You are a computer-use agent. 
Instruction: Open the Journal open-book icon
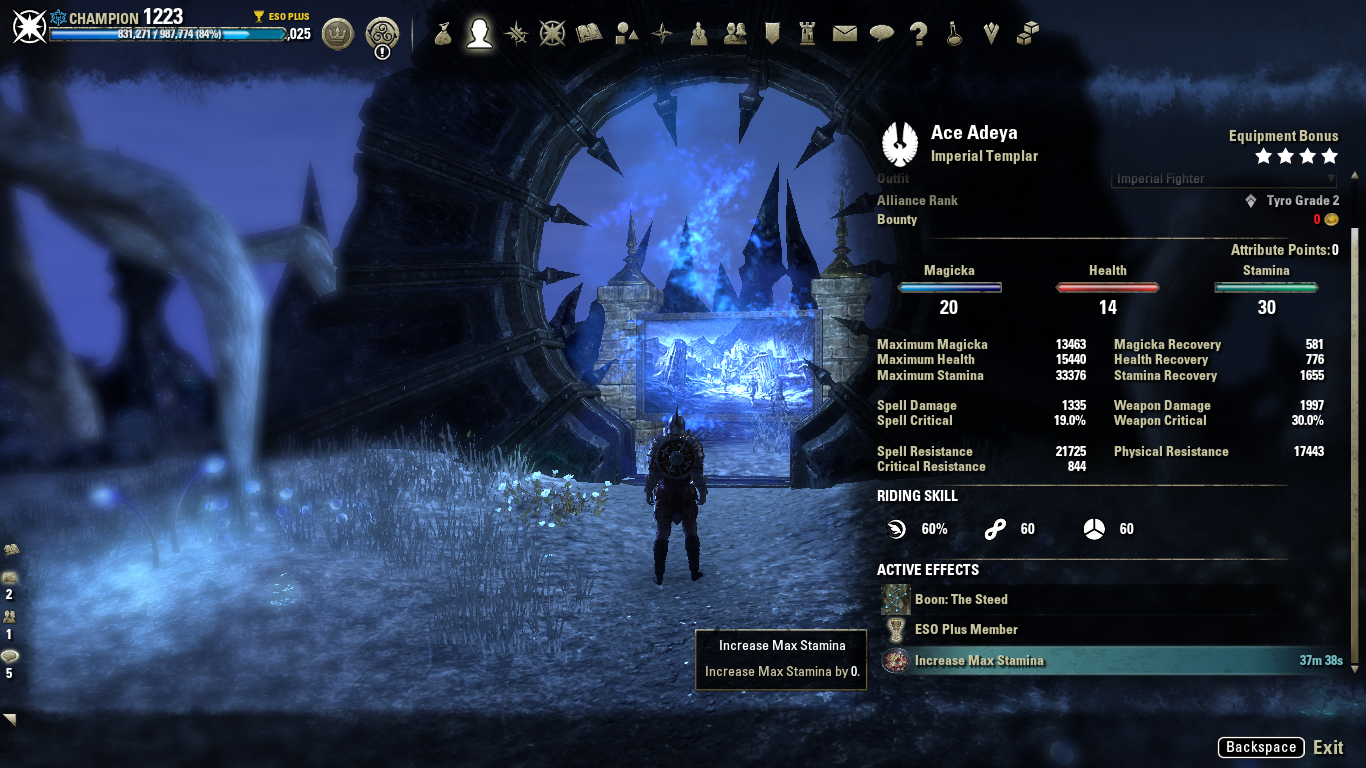[x=589, y=34]
